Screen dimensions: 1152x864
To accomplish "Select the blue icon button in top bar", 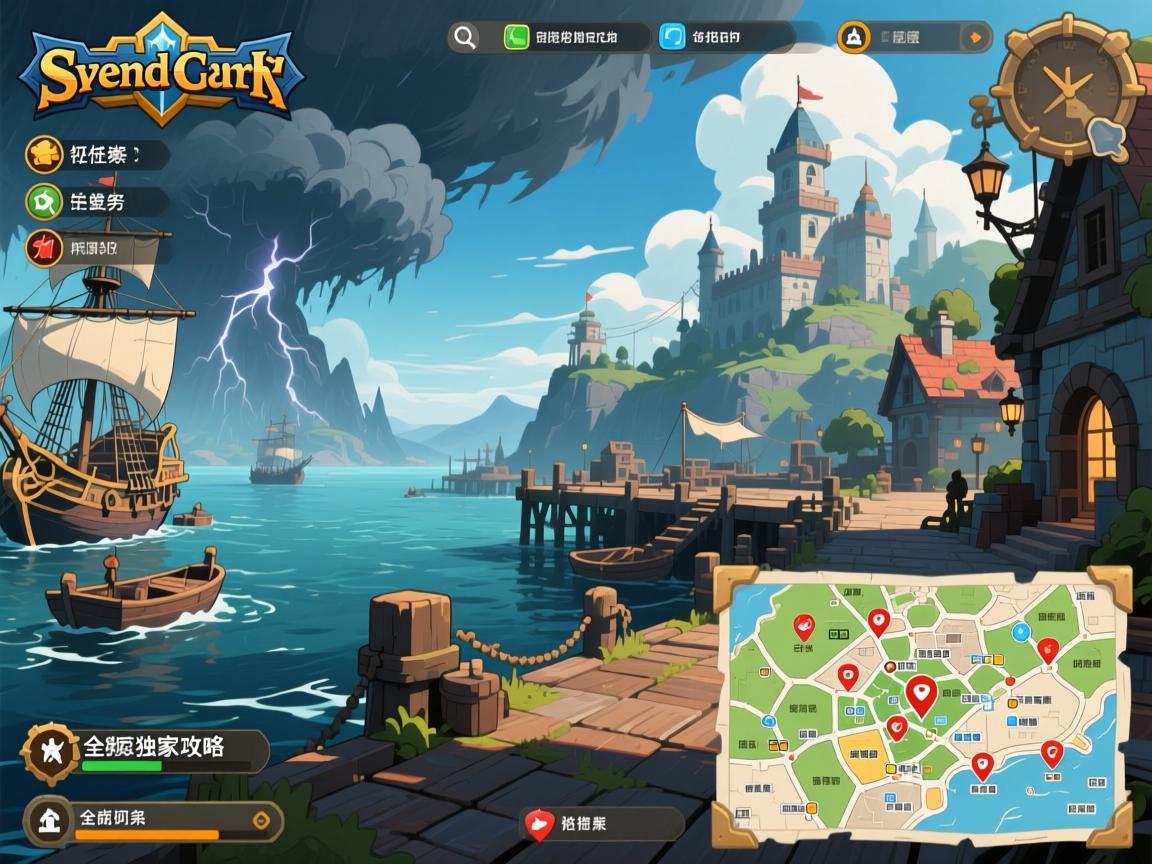I will point(672,38).
